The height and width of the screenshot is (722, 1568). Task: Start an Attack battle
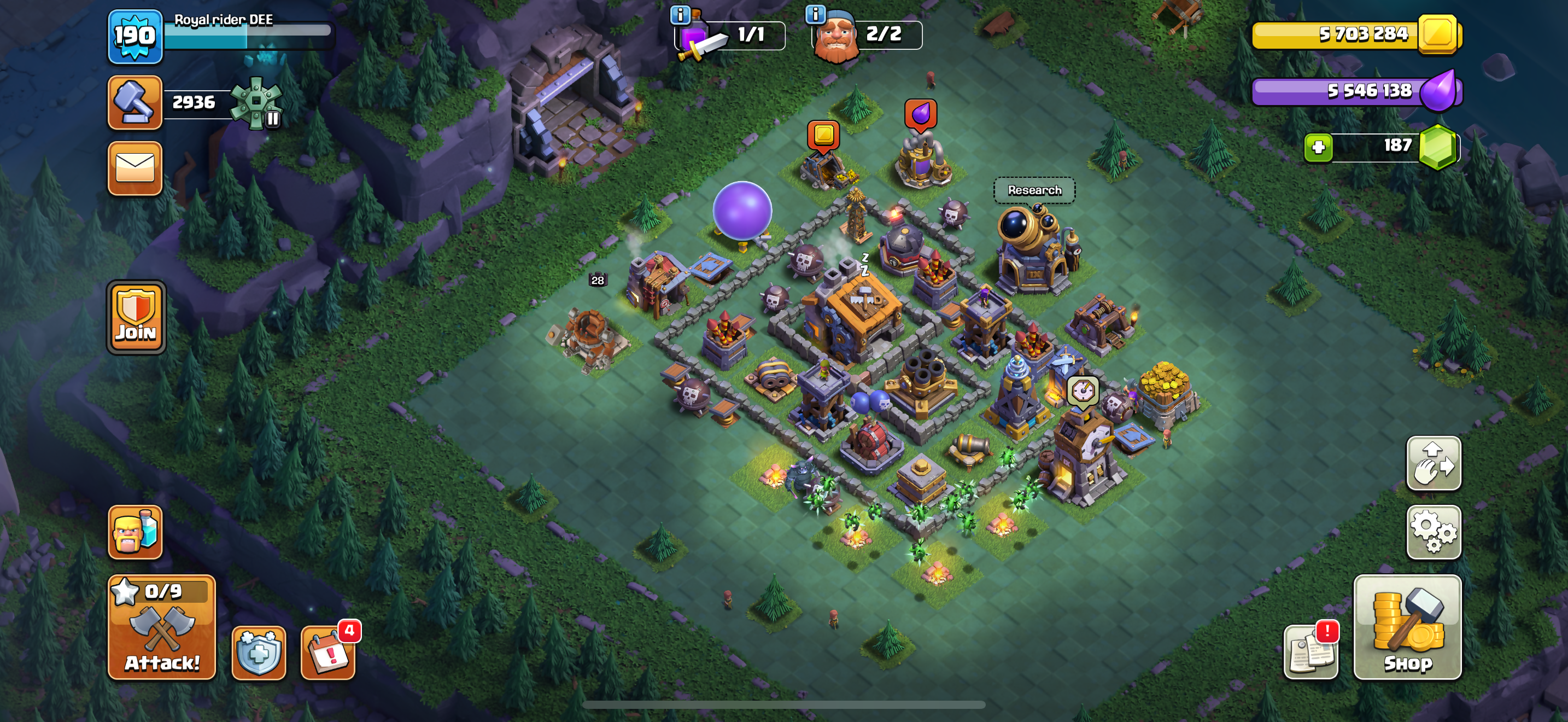point(161,627)
